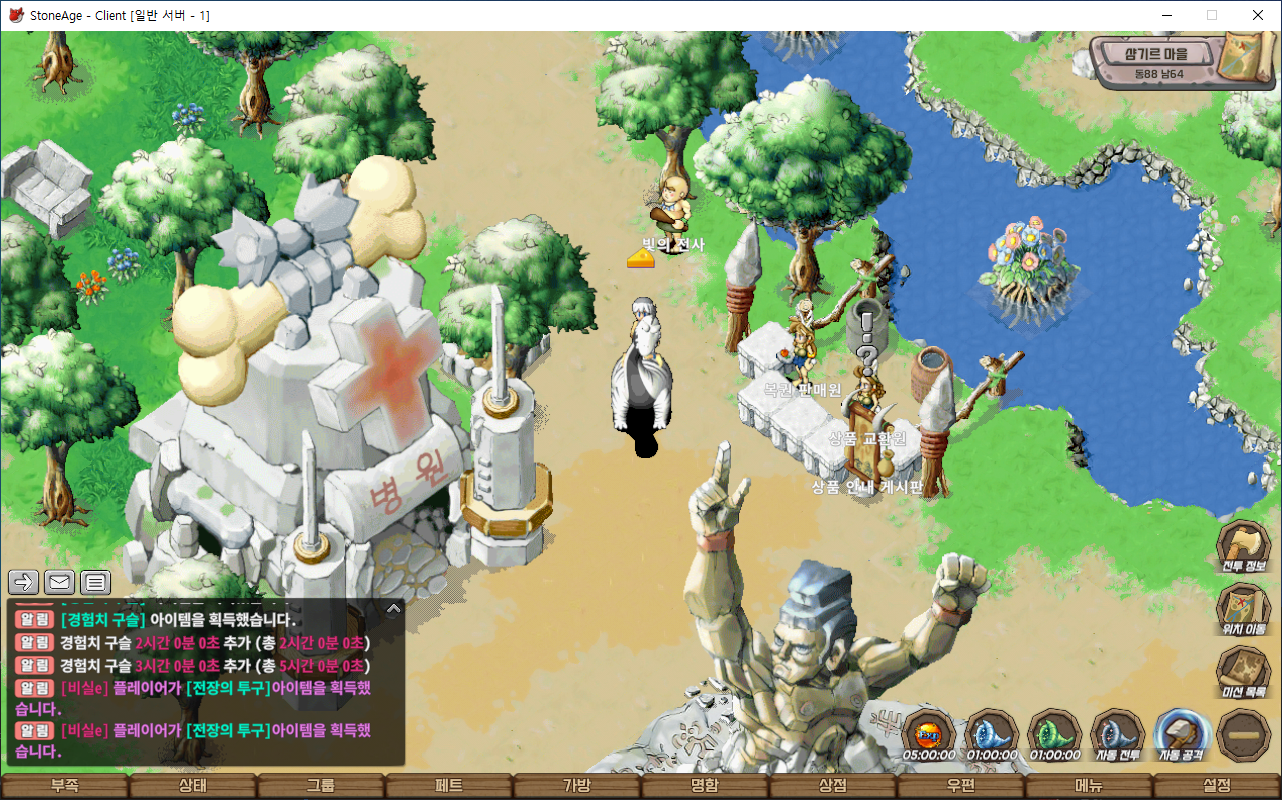Screen dimensions: 1282x800
Task: Open the 그룹 (group) panel
Action: (x=320, y=786)
